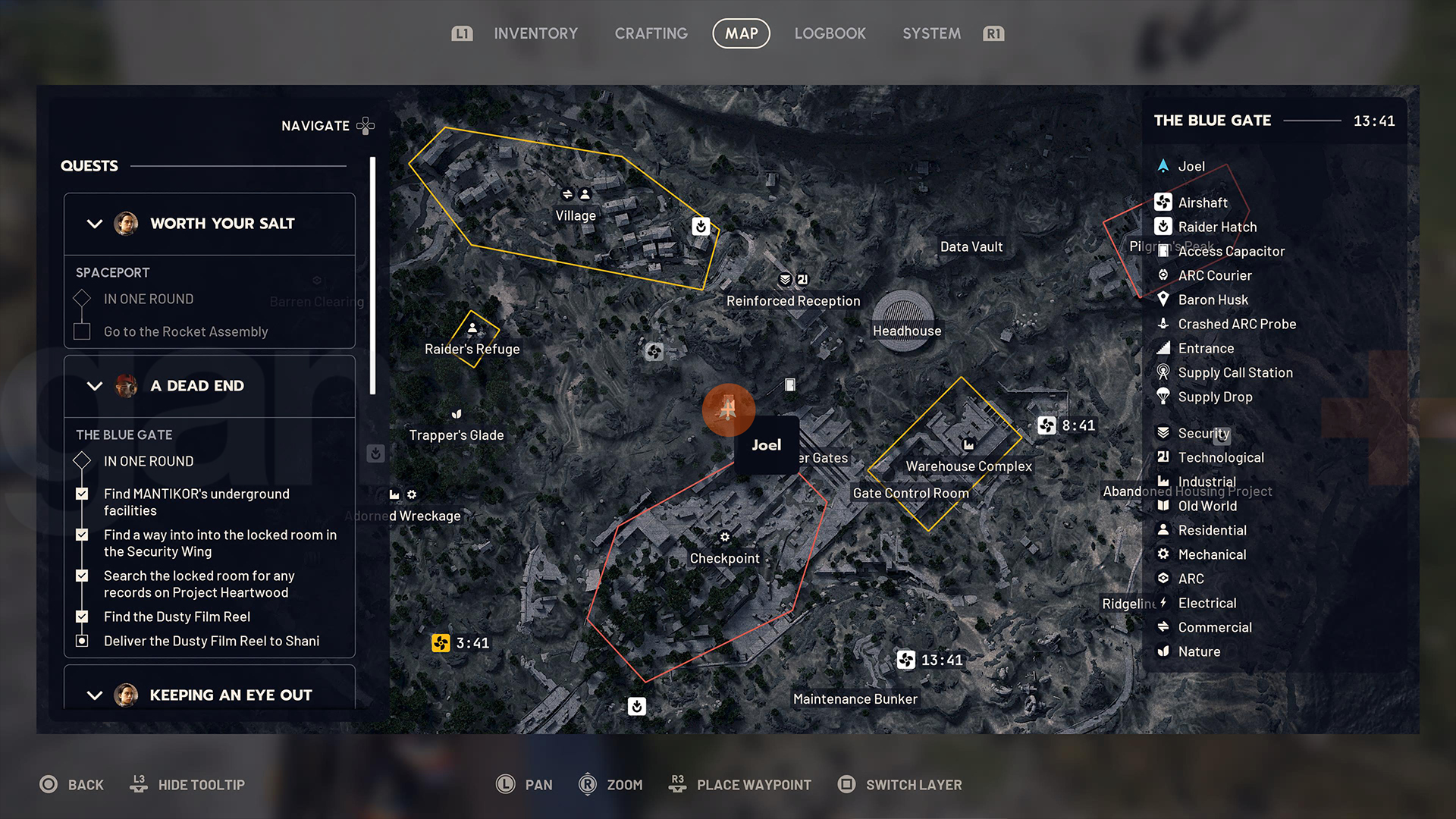
Task: Uncheck the Find the Dusty Film Reel objective
Action: tap(81, 617)
